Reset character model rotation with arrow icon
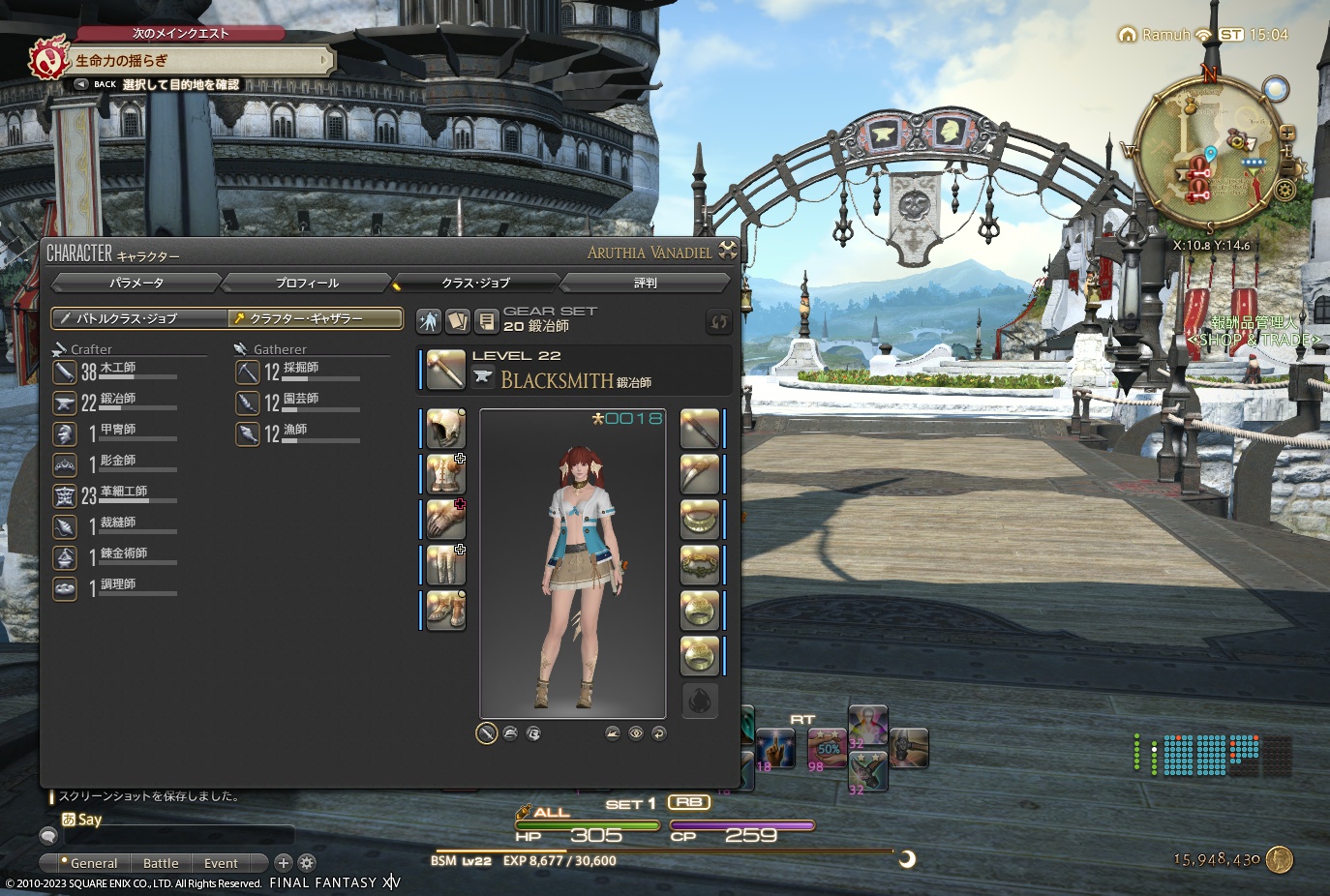The height and width of the screenshot is (896, 1330). click(658, 733)
